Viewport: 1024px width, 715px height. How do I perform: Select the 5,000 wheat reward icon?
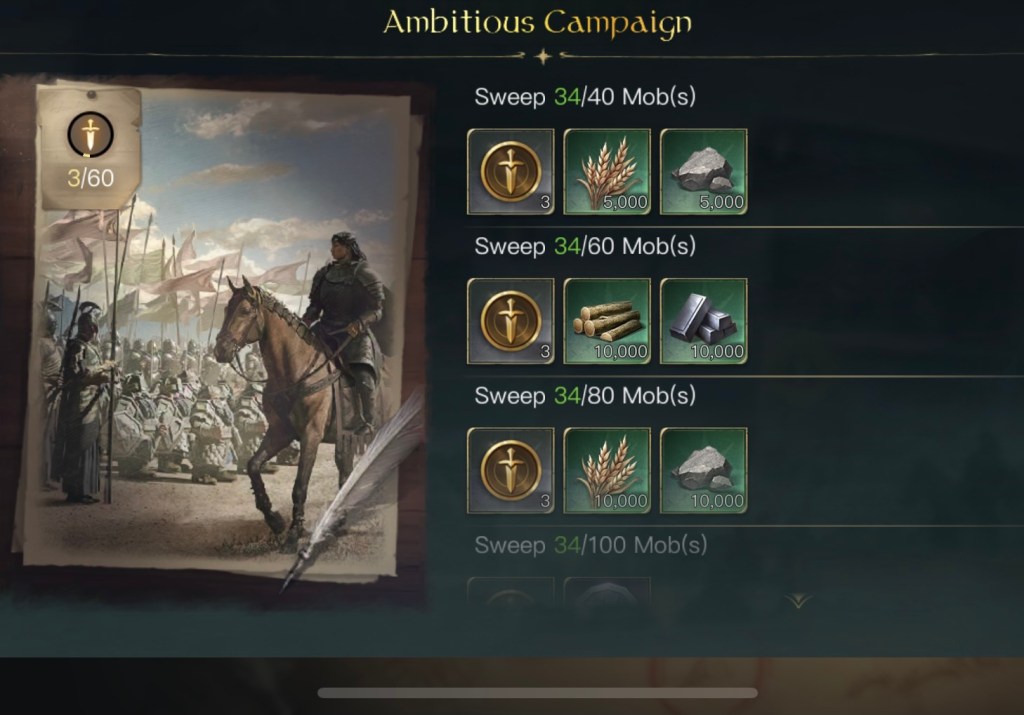click(607, 171)
